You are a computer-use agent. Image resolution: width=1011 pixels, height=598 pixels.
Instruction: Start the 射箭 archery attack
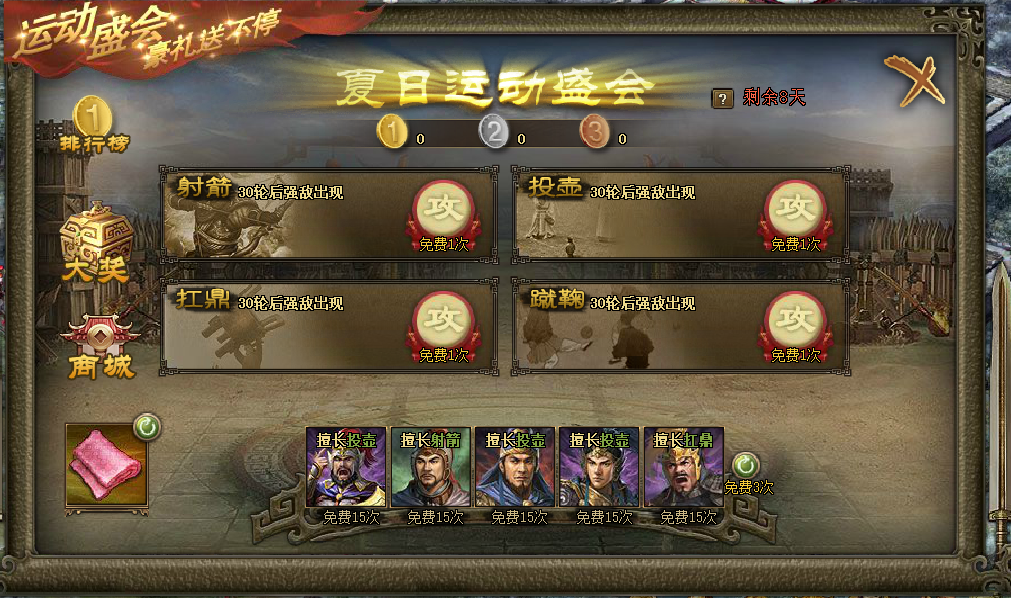(444, 209)
